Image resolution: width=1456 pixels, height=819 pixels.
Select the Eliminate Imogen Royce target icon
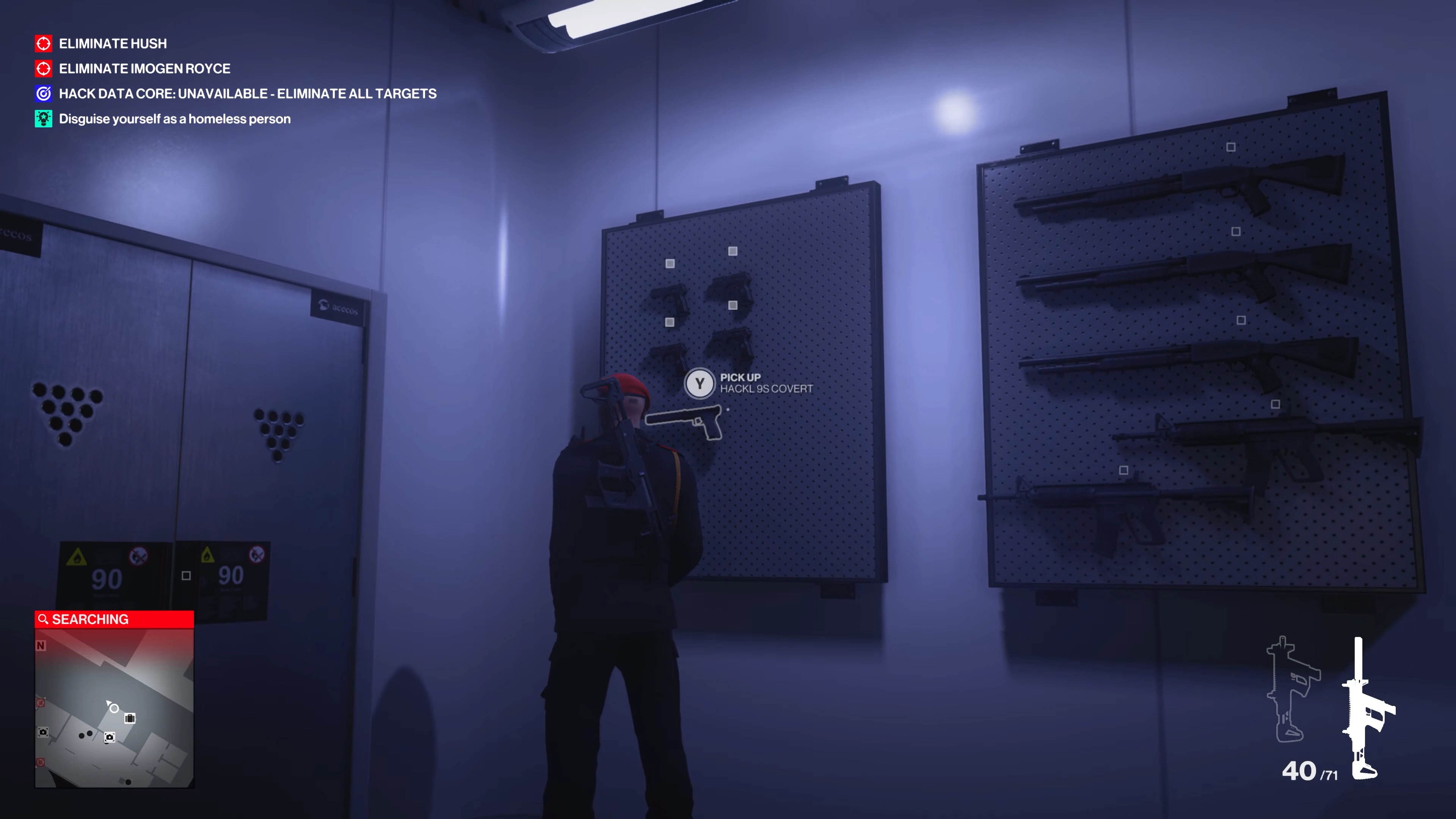(x=44, y=68)
